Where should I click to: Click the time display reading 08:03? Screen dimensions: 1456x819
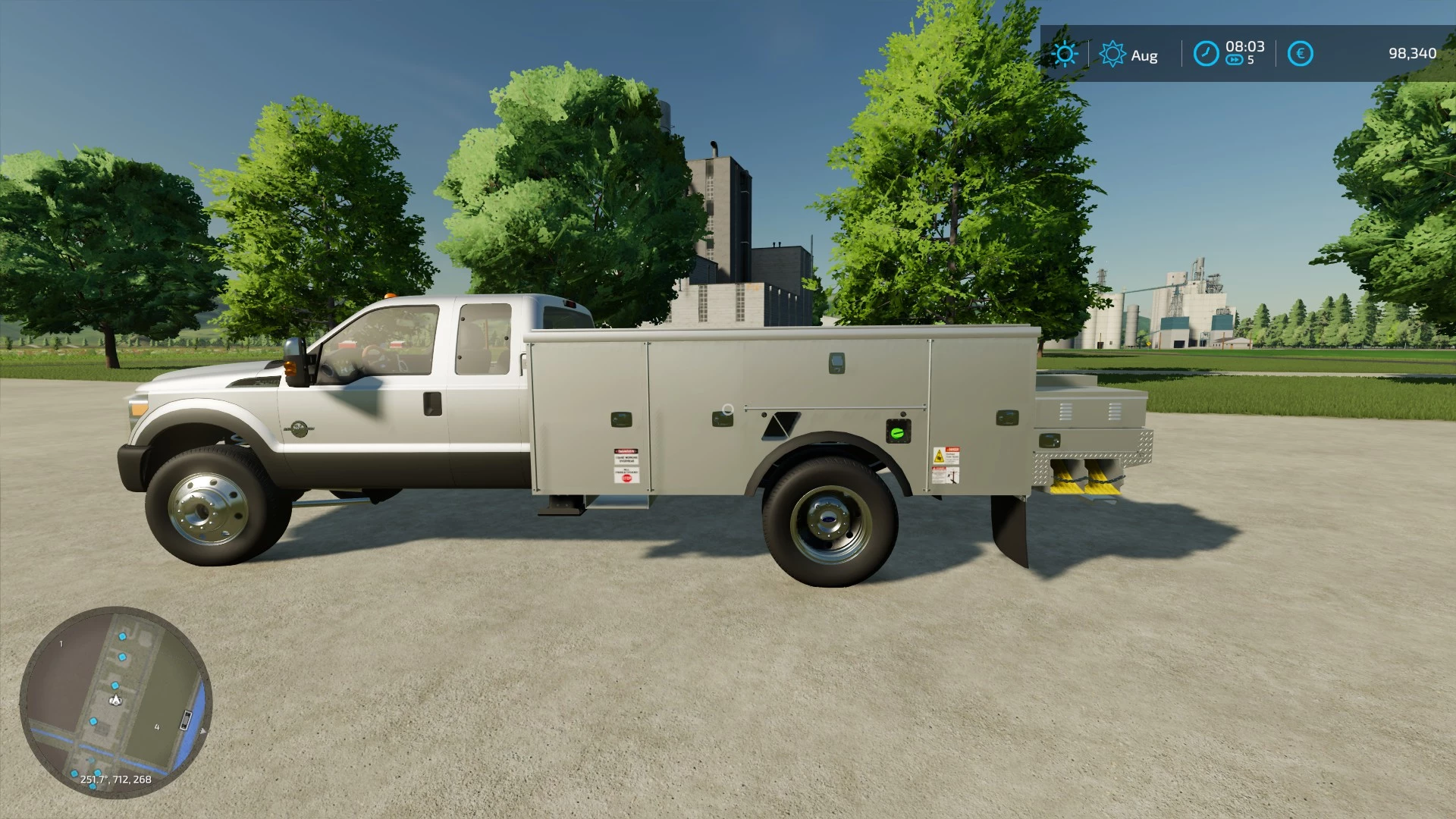pos(1245,46)
